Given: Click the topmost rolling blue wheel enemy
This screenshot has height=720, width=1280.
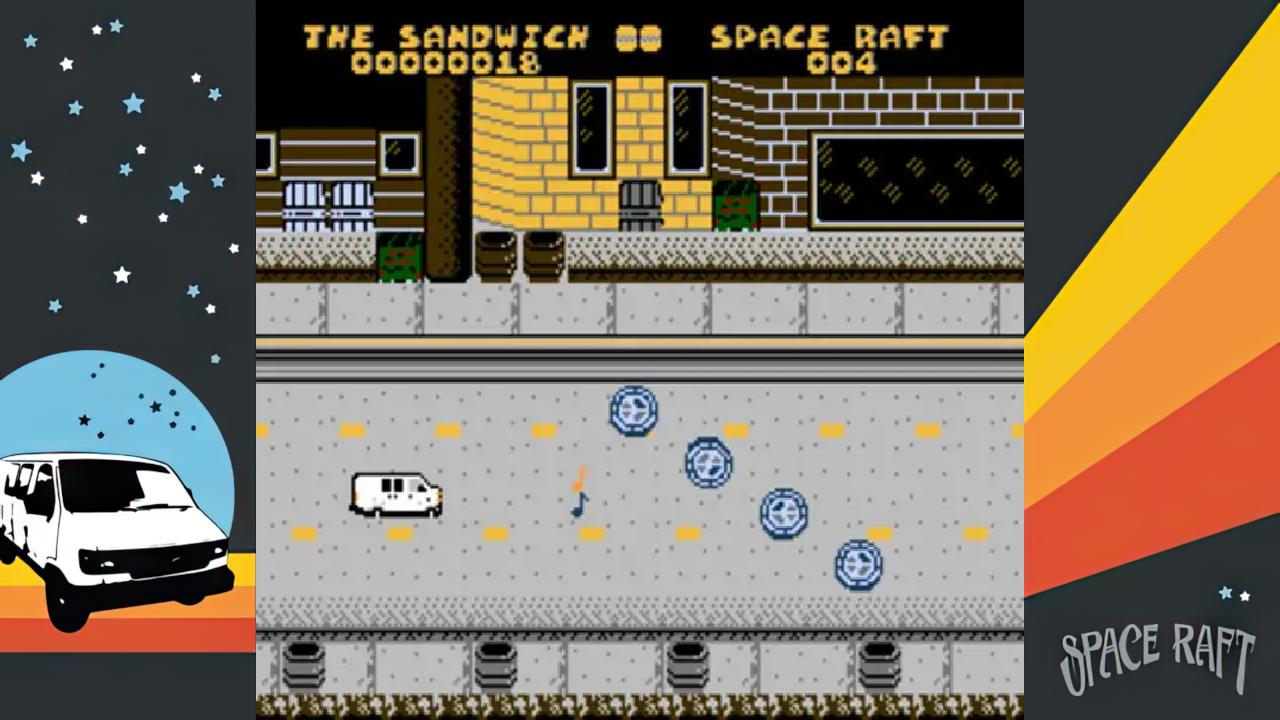Looking at the screenshot, I should (x=633, y=412).
